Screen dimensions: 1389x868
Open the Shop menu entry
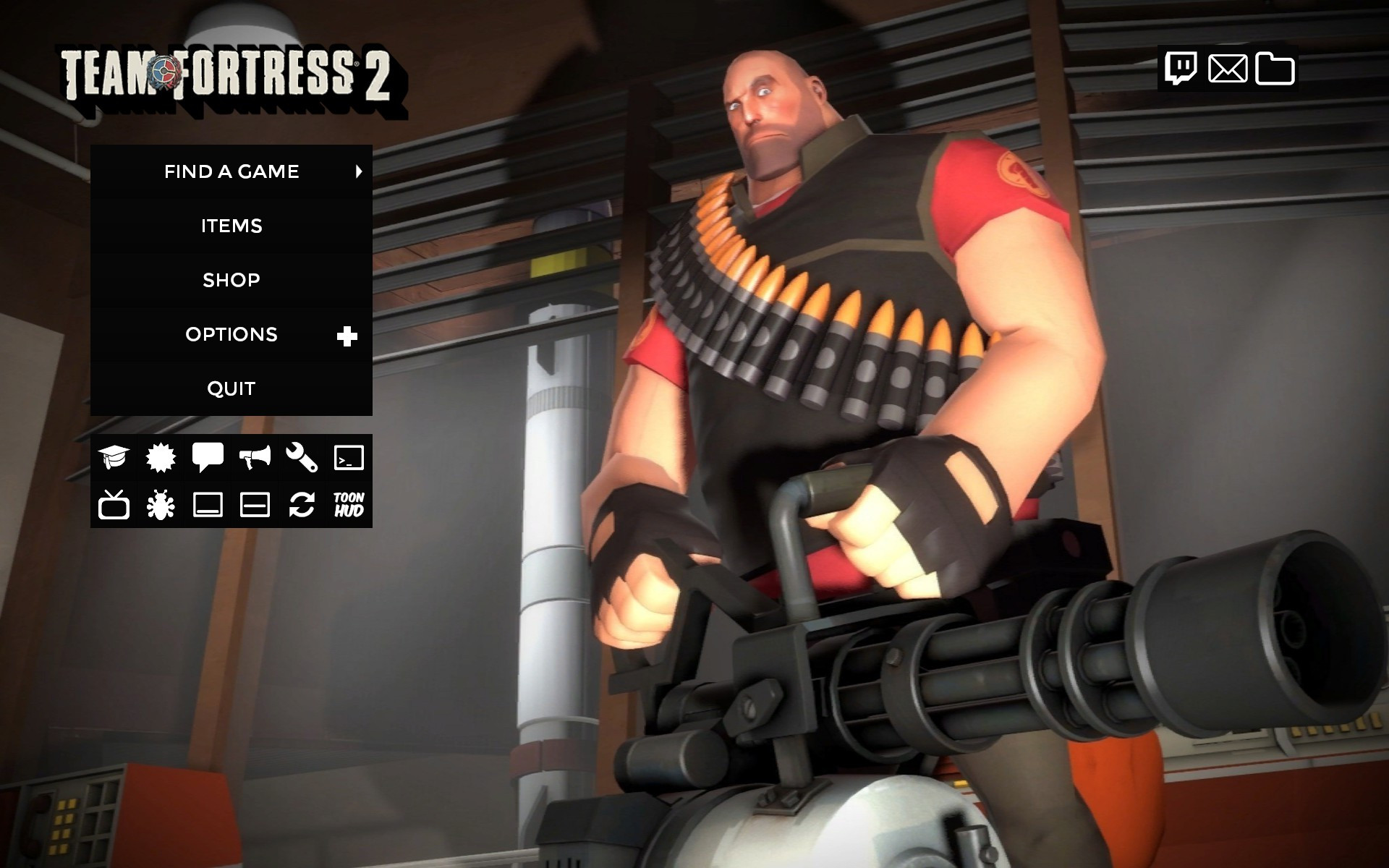point(231,280)
